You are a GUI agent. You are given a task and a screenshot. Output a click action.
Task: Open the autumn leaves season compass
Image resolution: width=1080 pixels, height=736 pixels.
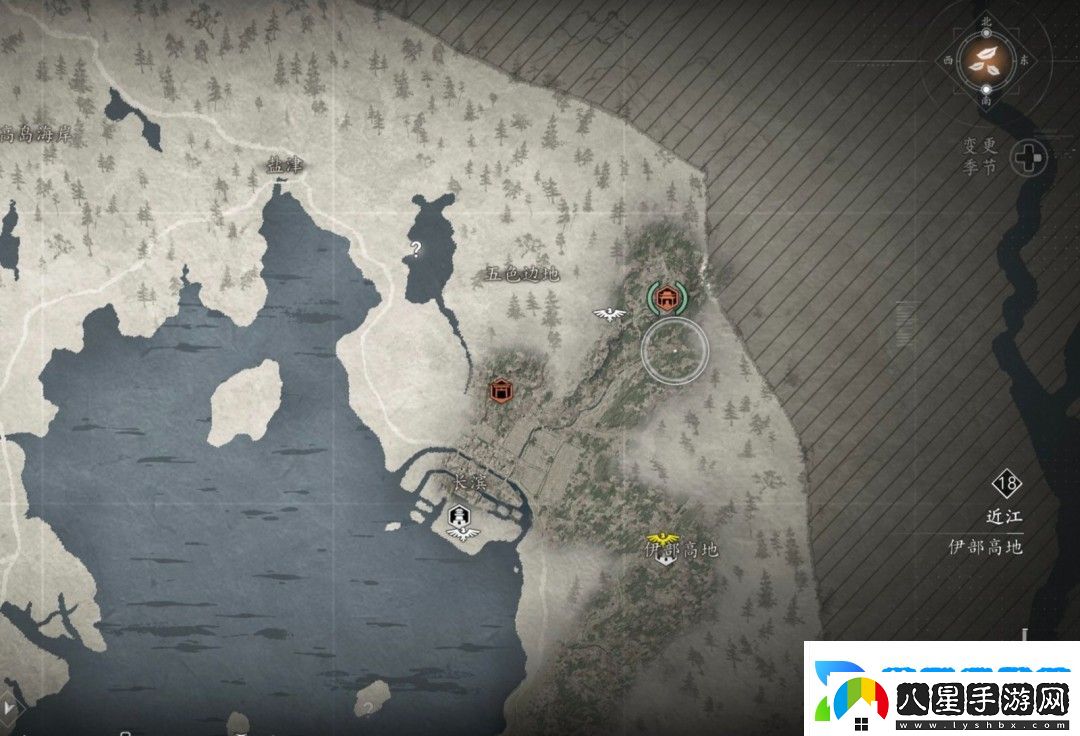click(985, 62)
